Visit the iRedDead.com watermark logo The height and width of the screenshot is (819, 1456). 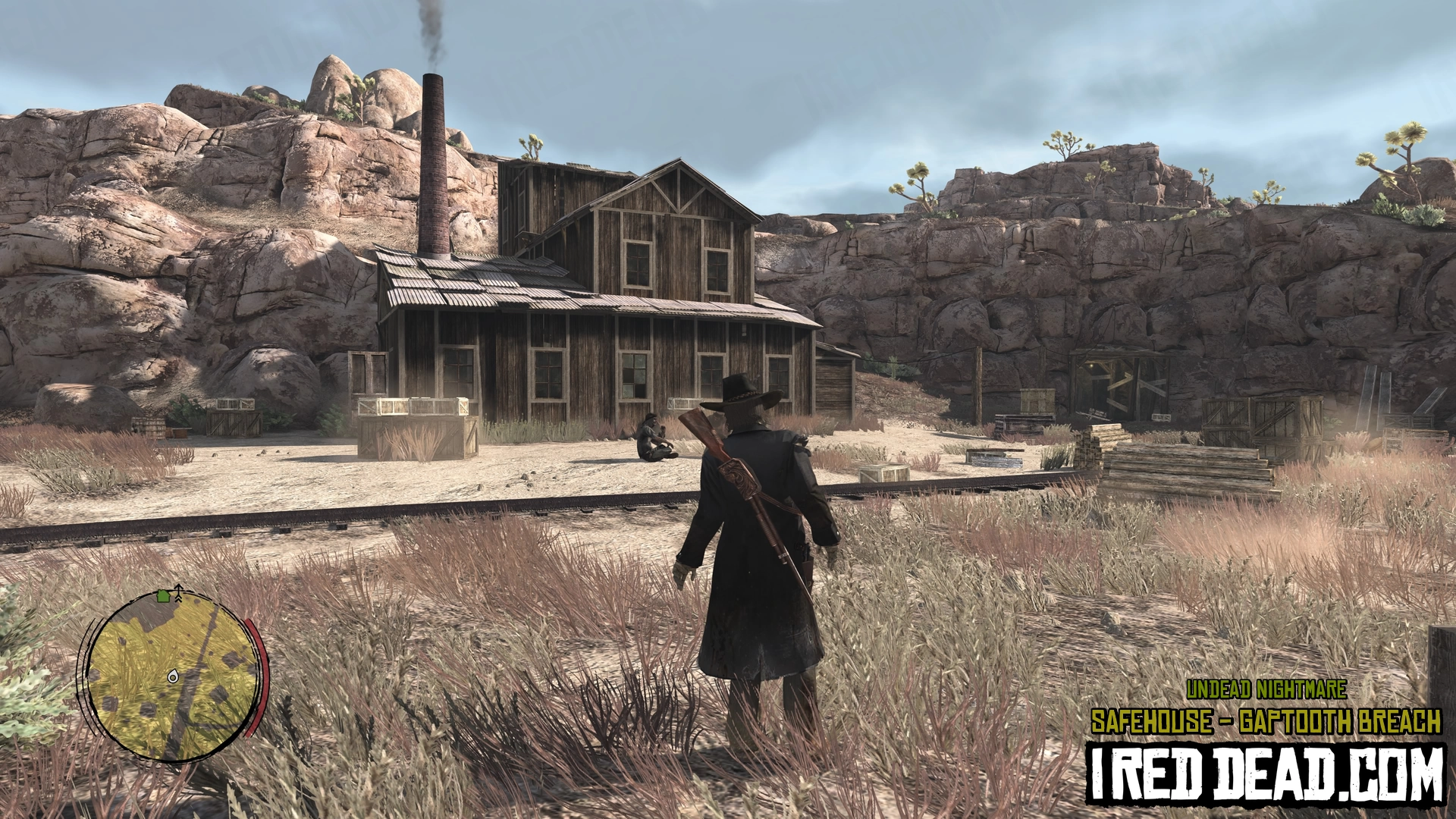[1265, 775]
